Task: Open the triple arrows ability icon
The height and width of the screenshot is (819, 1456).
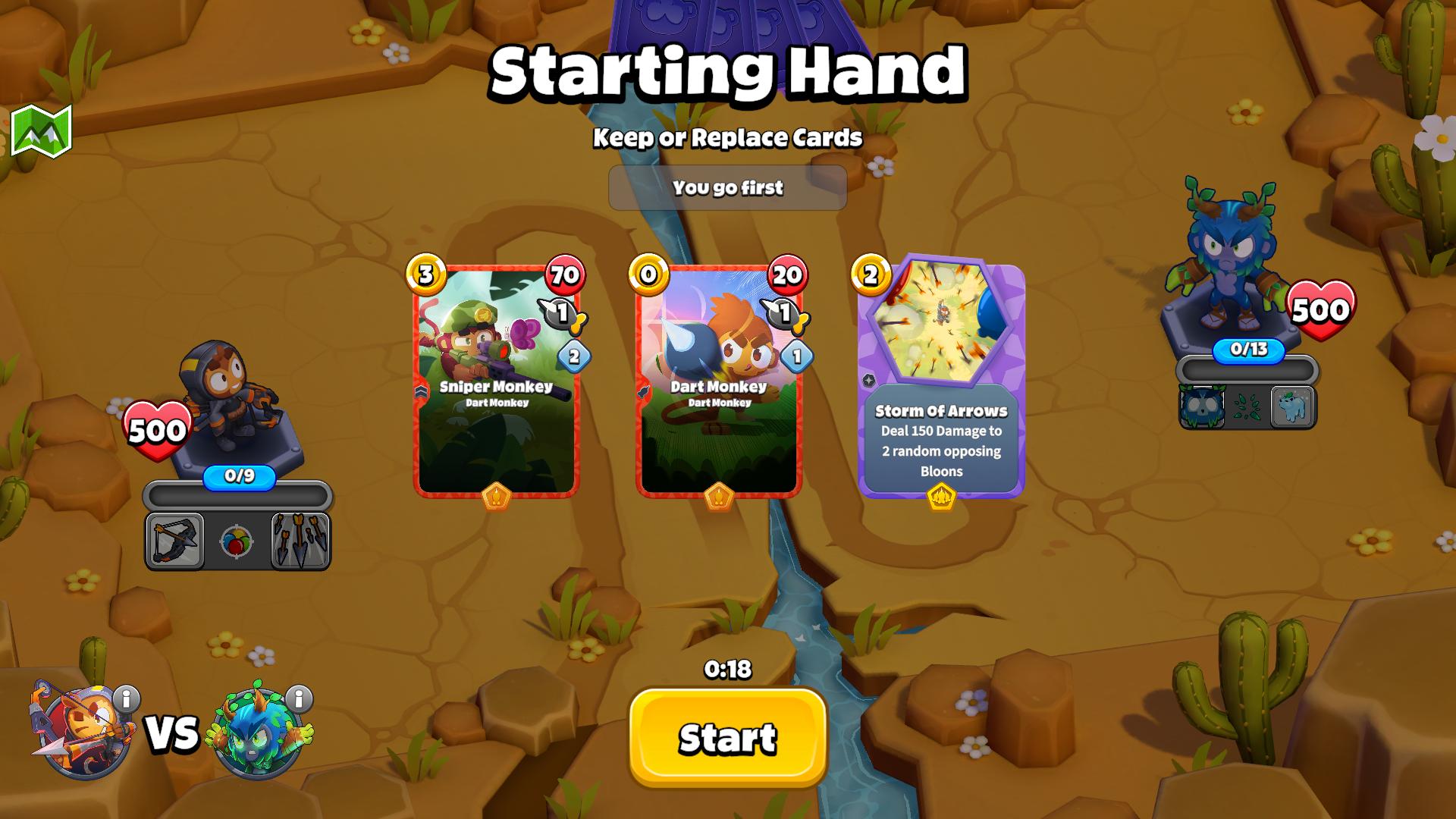Action: [300, 541]
